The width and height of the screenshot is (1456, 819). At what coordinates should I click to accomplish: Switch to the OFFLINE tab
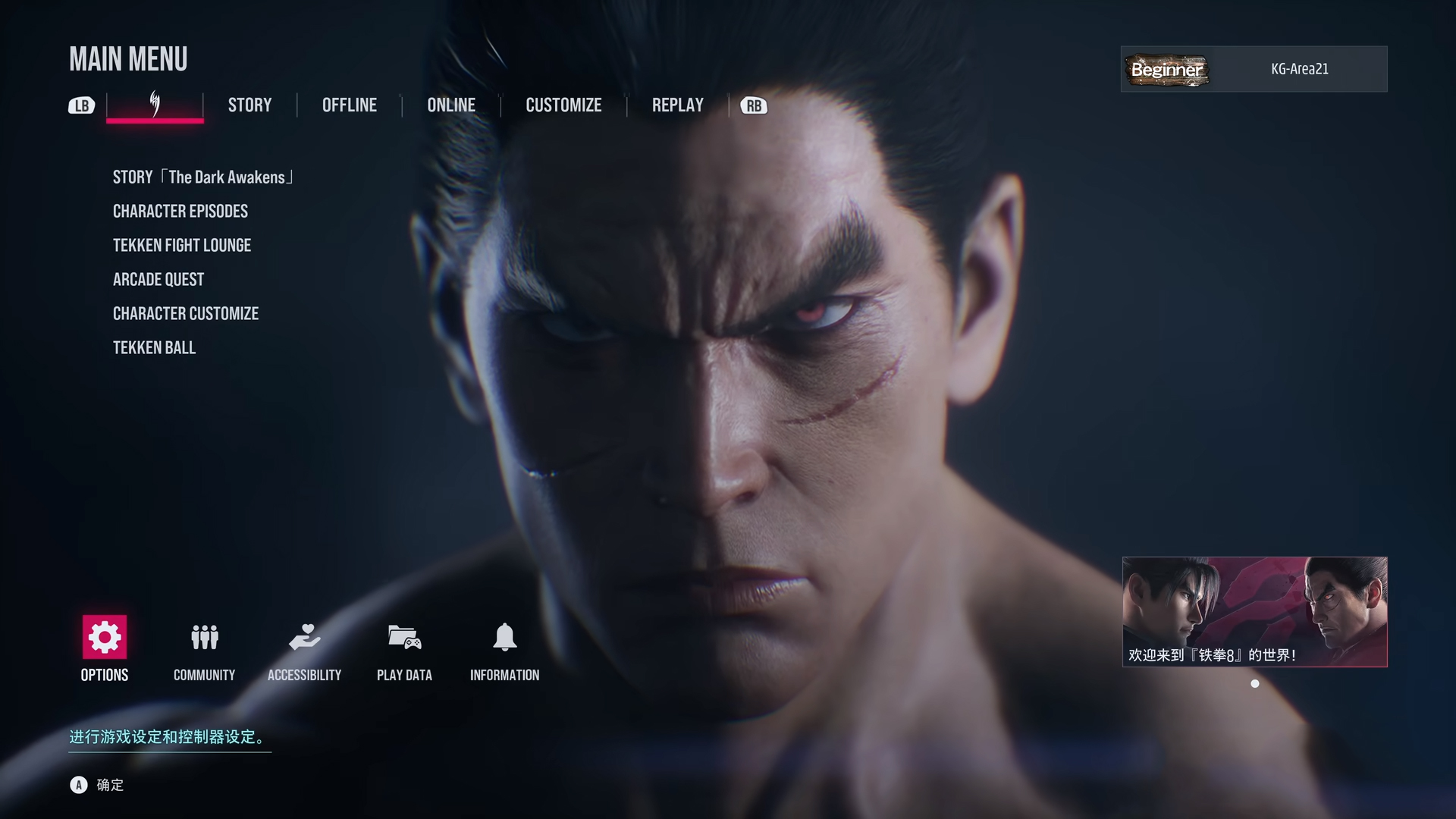coord(349,105)
